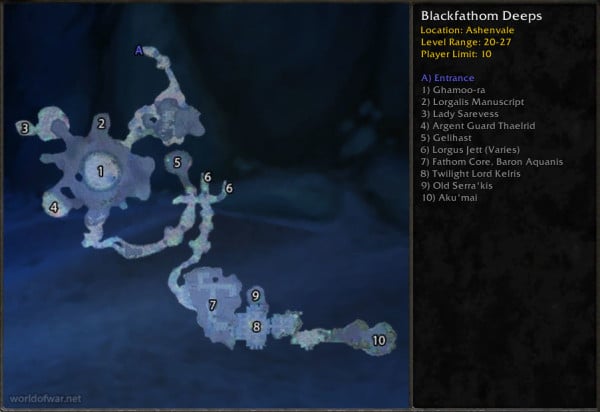Select map marker number 4
Image resolution: width=600 pixels, height=412 pixels.
coord(54,208)
